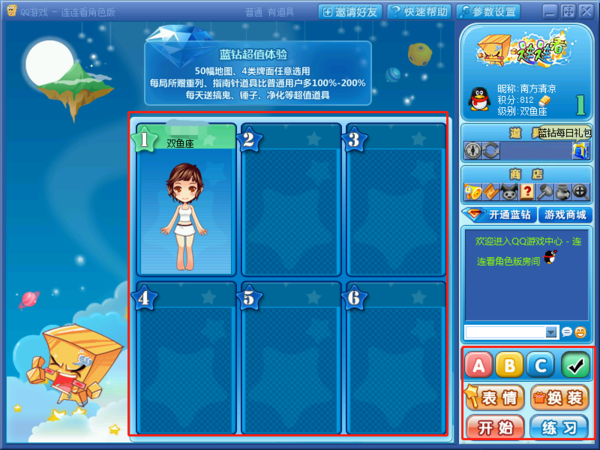Close the game window
The height and width of the screenshot is (450, 600).
tap(587, 11)
